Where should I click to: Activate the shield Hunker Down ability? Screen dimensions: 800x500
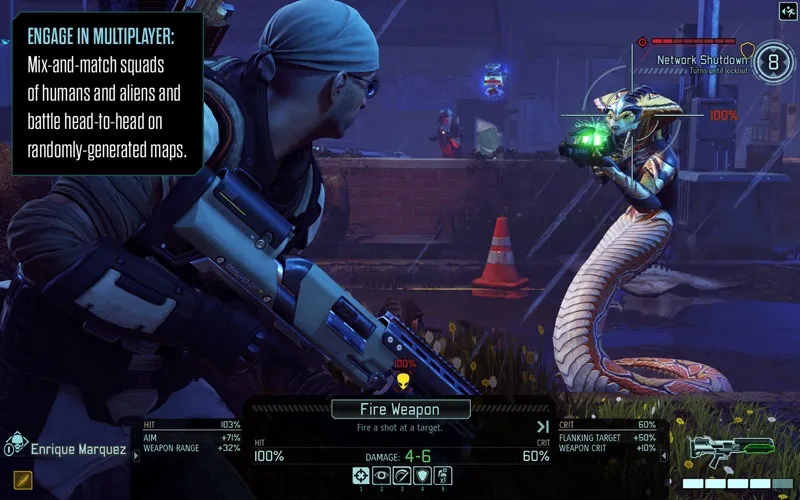point(421,475)
